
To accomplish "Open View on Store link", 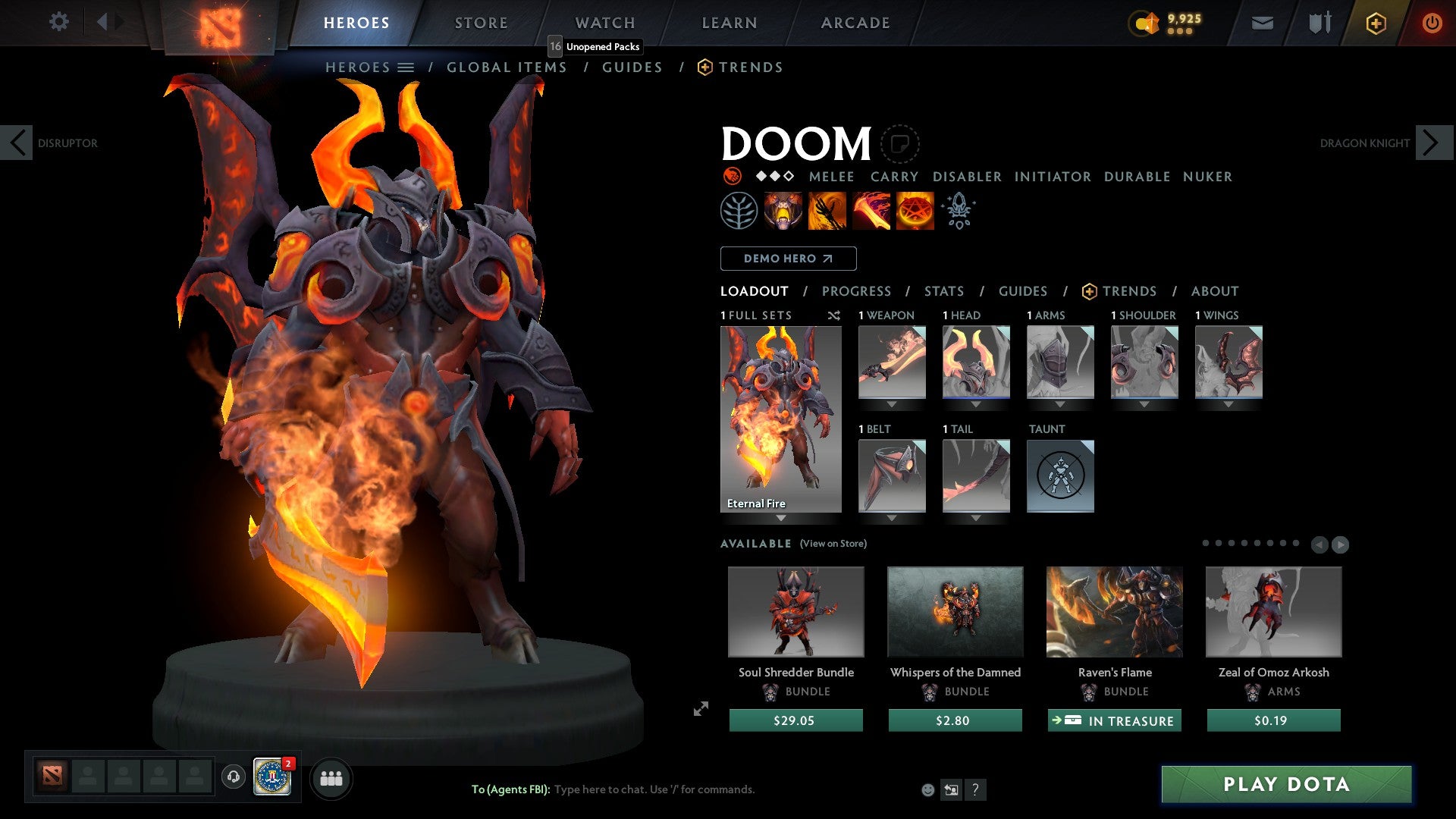I will 834,544.
